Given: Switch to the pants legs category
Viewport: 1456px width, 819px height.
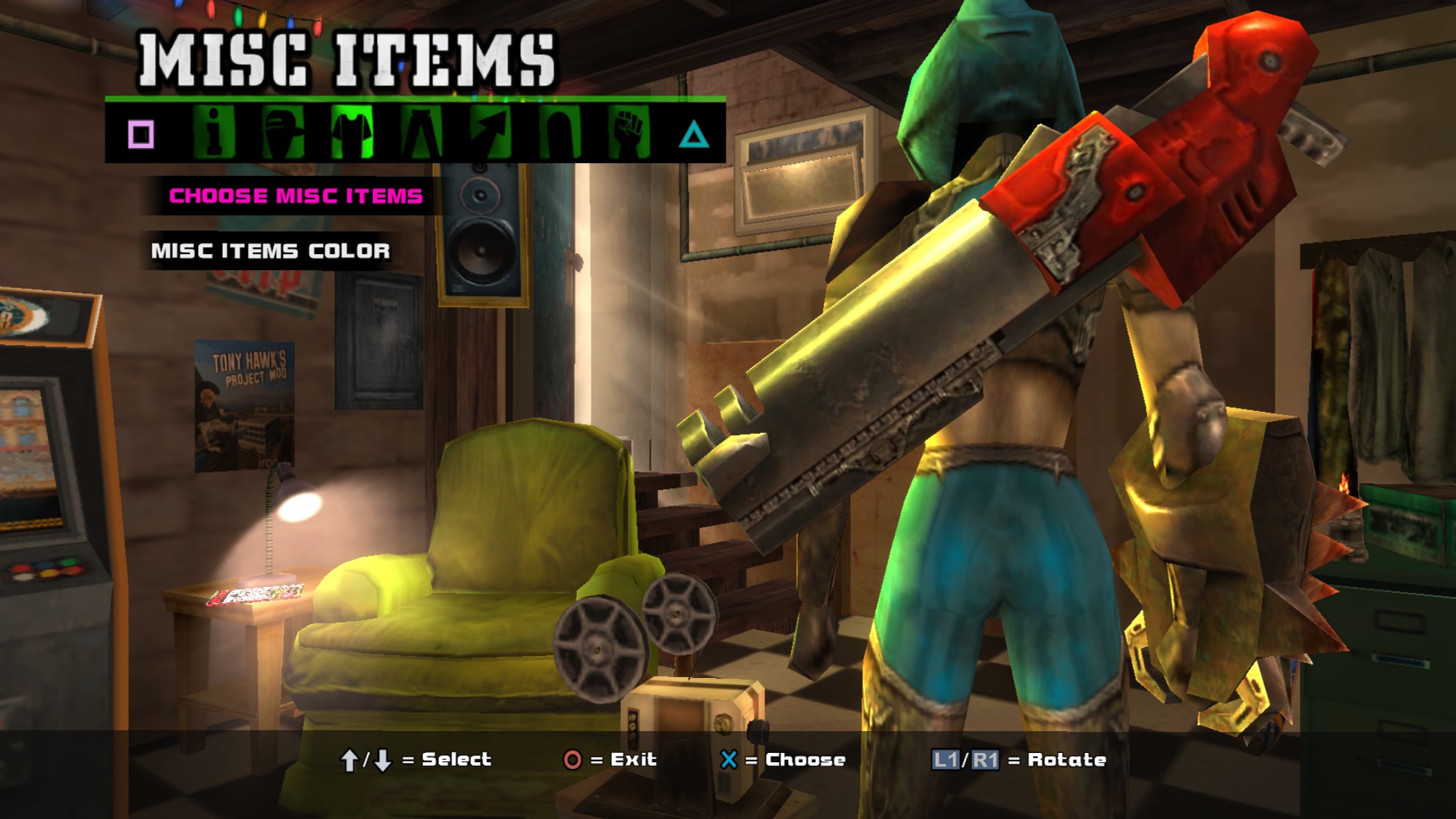Looking at the screenshot, I should pos(421,133).
